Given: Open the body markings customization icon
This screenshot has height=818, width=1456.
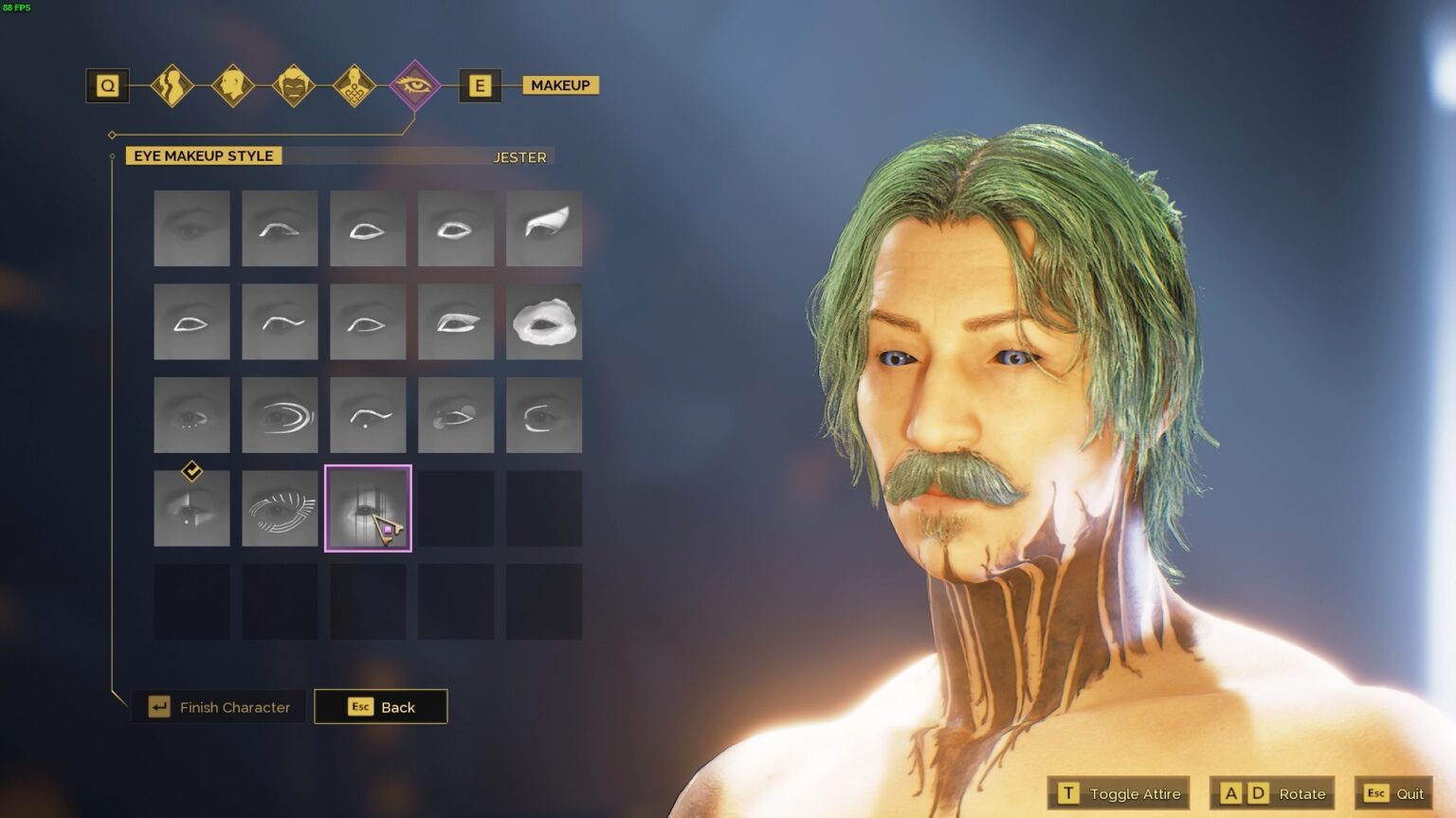Looking at the screenshot, I should coord(355,84).
